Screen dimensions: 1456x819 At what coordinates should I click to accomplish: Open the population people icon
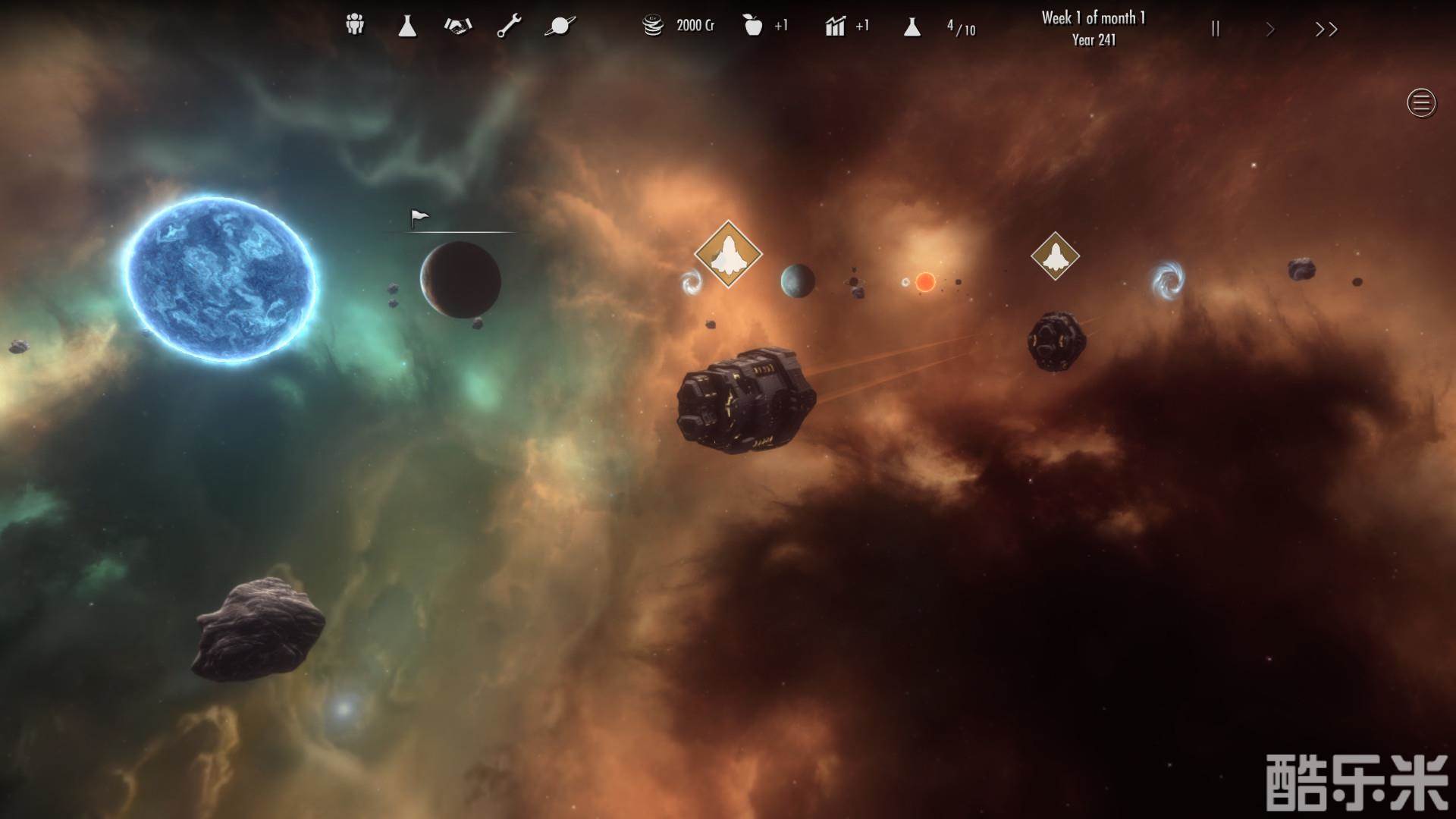point(354,26)
